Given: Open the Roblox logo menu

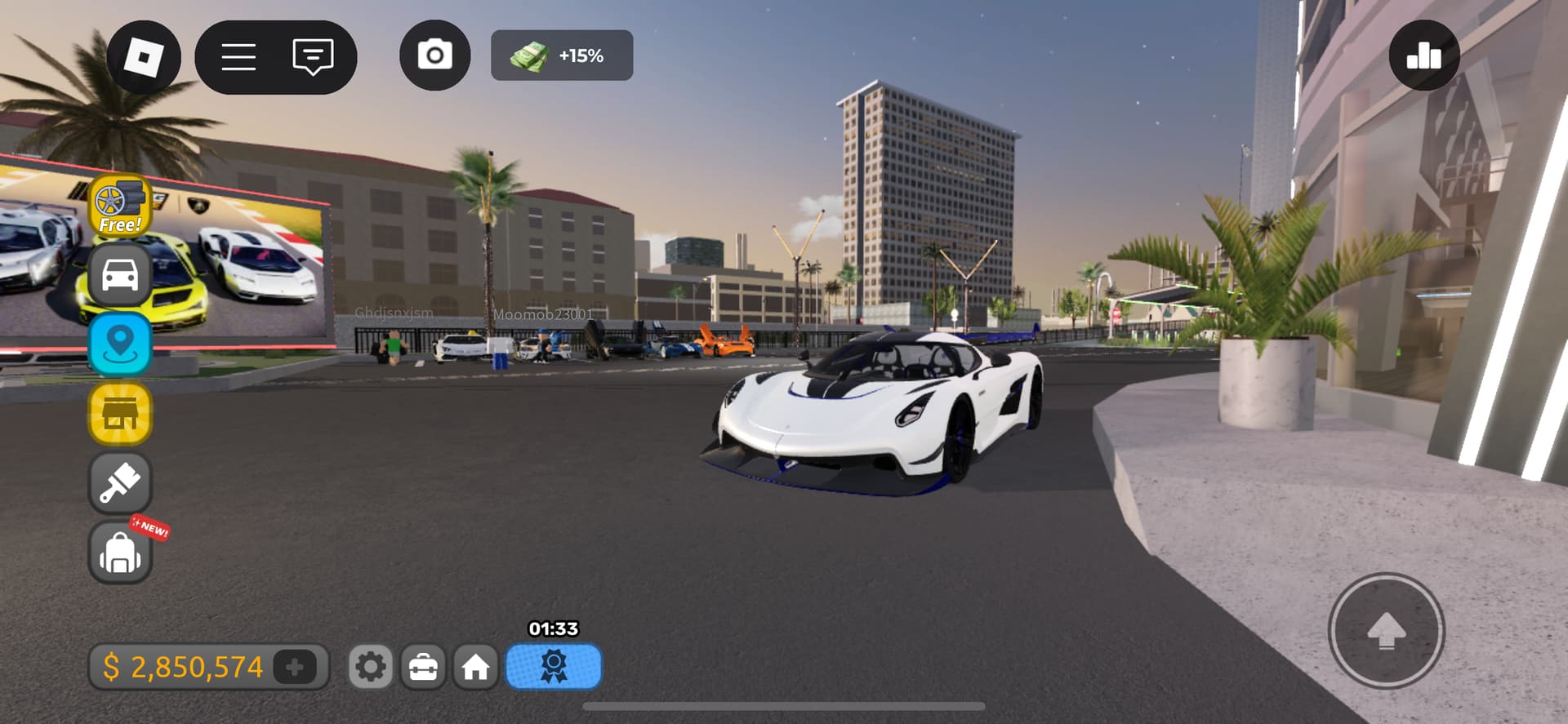Looking at the screenshot, I should [x=144, y=56].
